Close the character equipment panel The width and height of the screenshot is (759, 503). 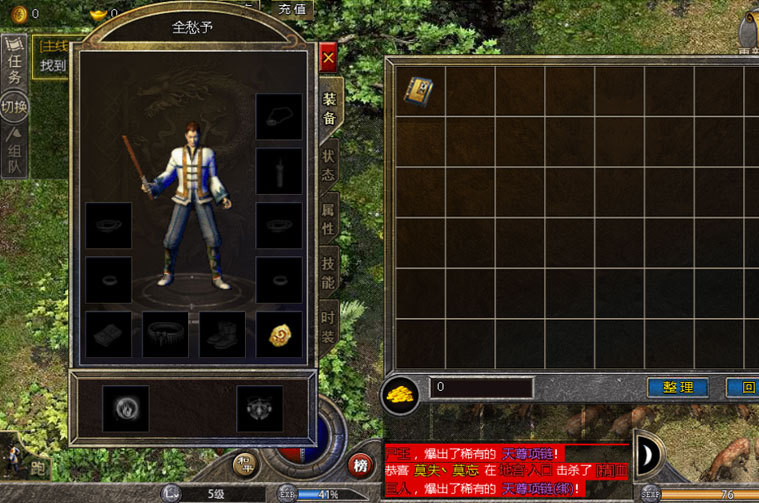(328, 57)
